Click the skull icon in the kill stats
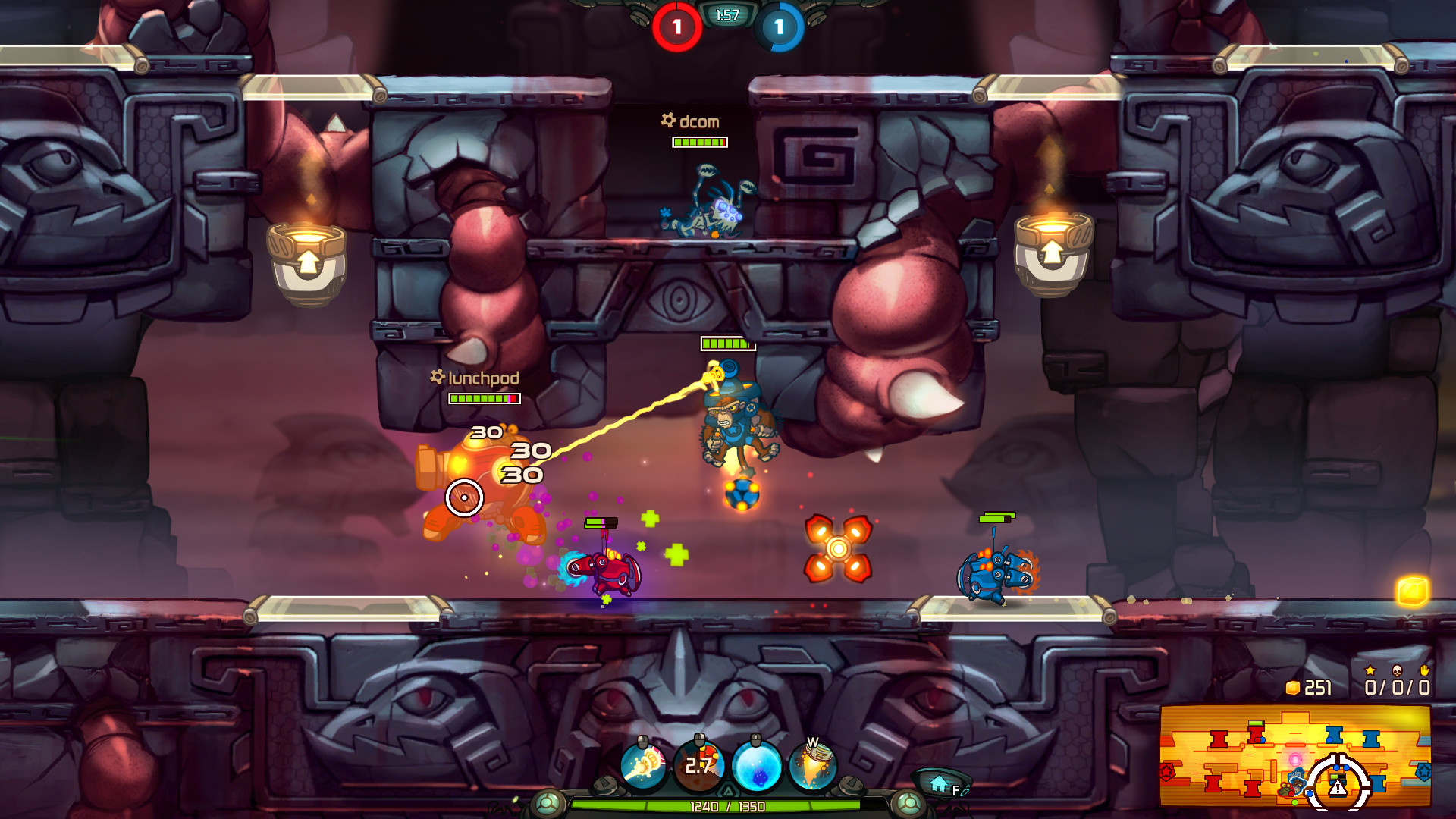 point(1398,672)
